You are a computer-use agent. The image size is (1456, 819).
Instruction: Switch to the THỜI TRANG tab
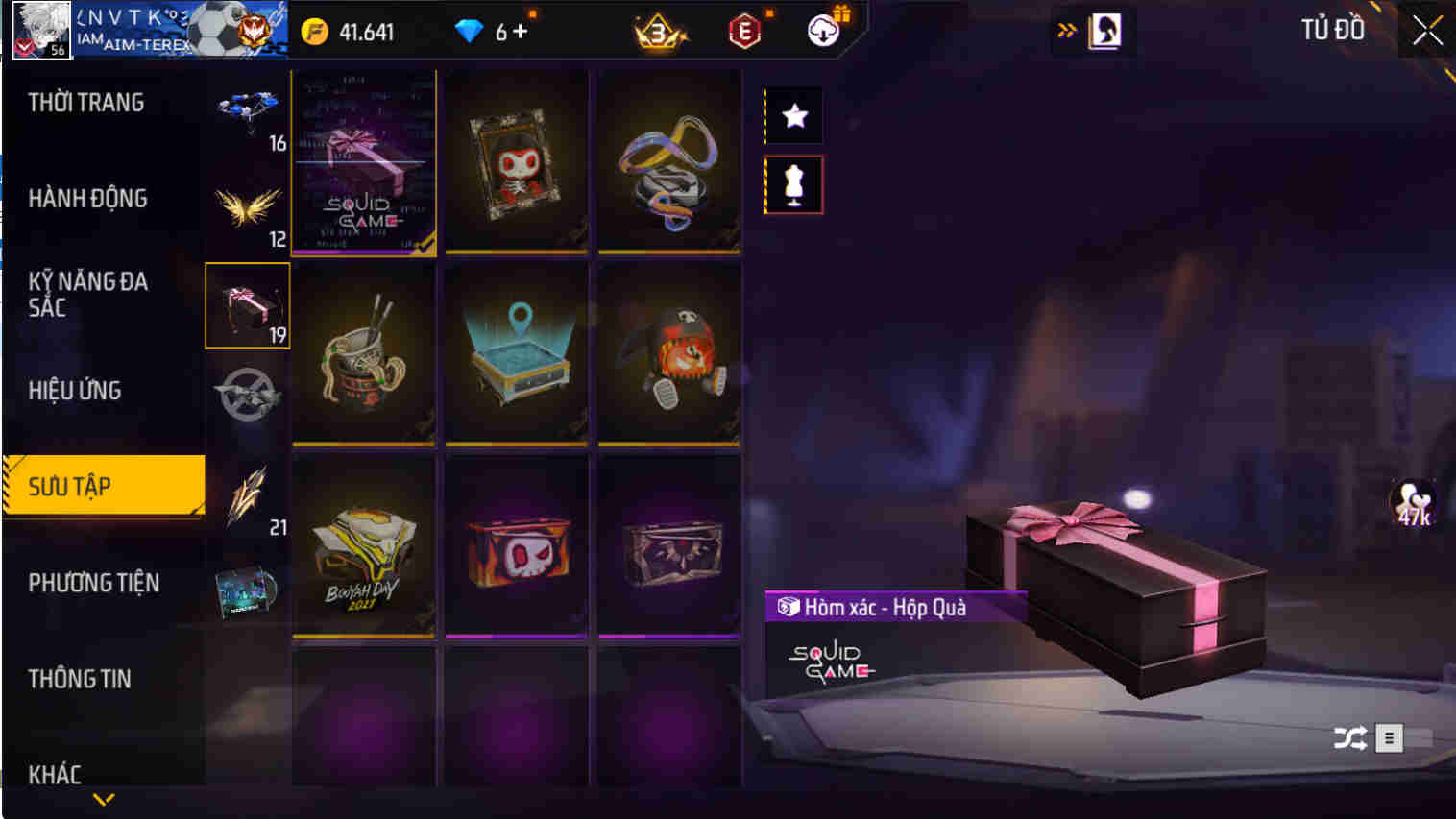click(x=86, y=102)
